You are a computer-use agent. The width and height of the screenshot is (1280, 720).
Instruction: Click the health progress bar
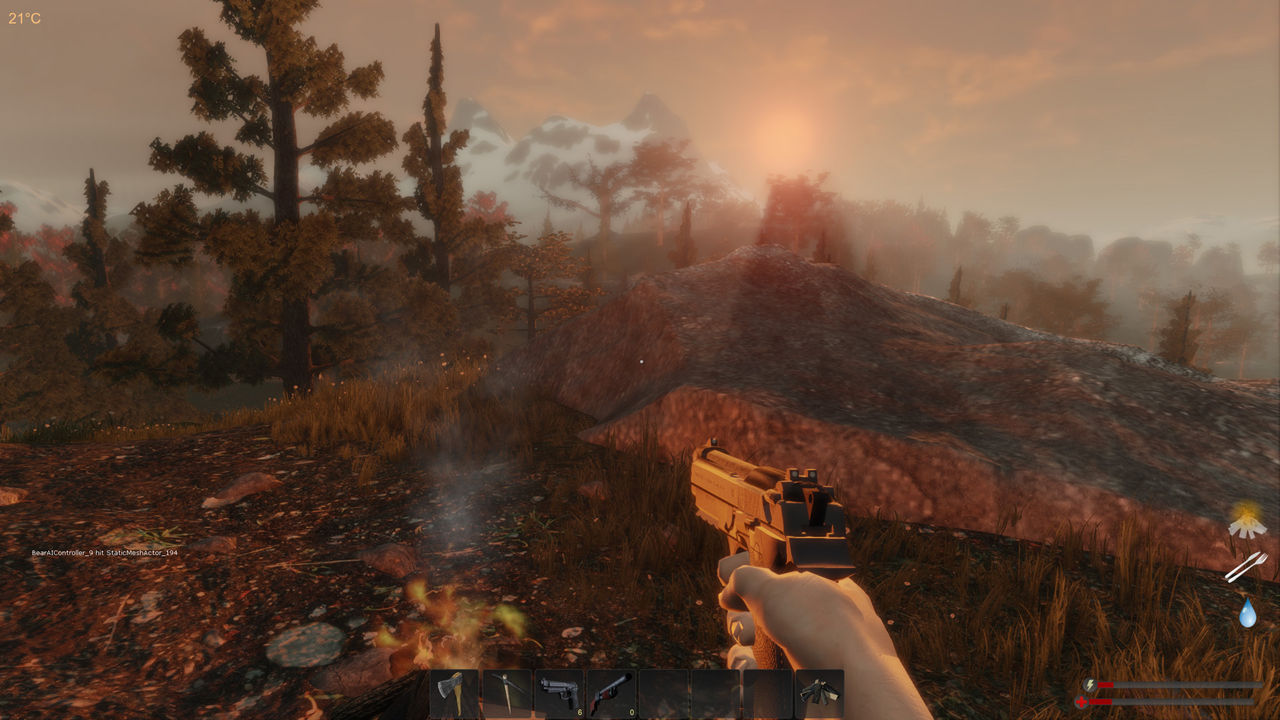point(1170,702)
